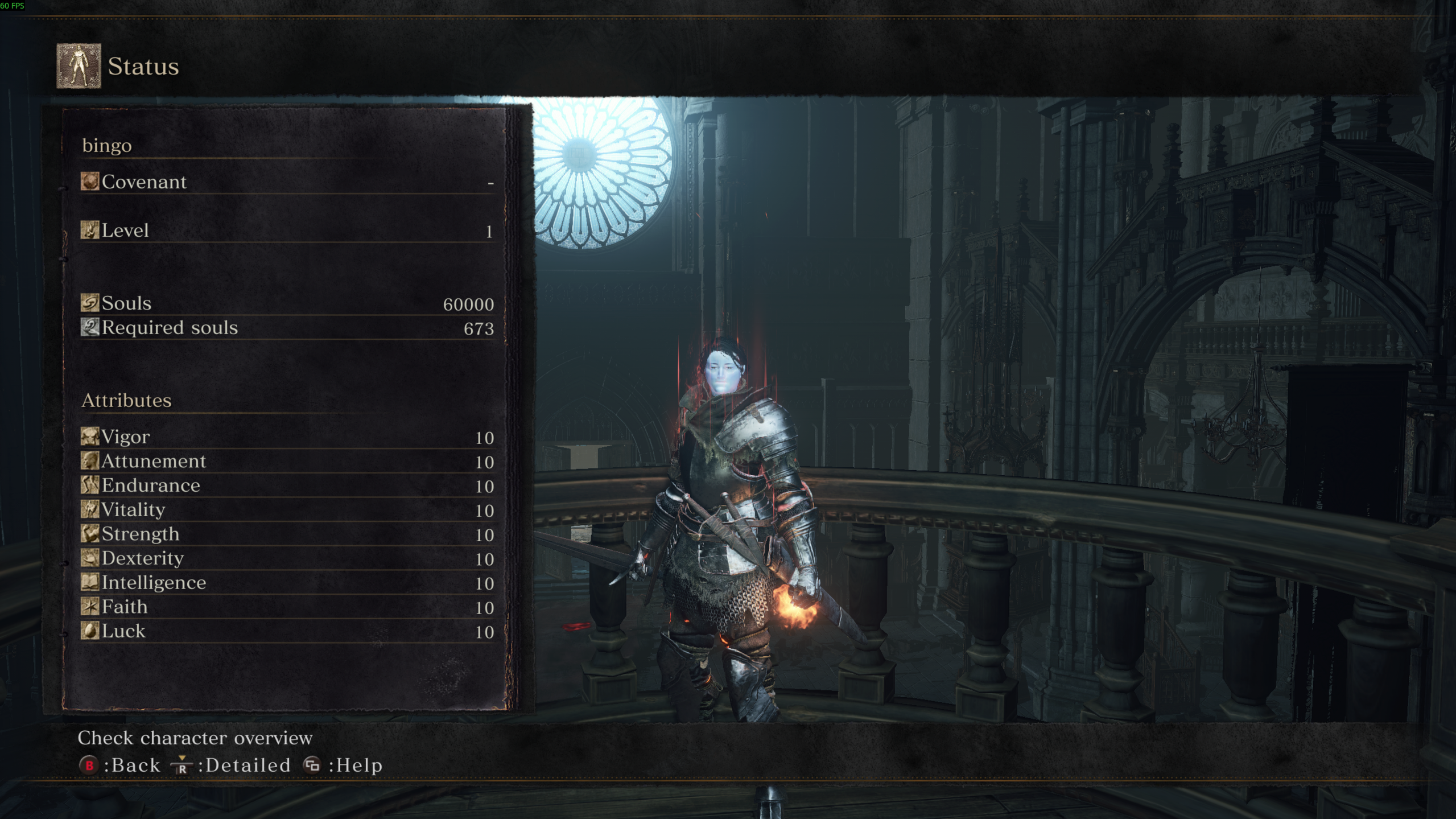
Task: Select the Vitality attribute
Action: (x=287, y=510)
